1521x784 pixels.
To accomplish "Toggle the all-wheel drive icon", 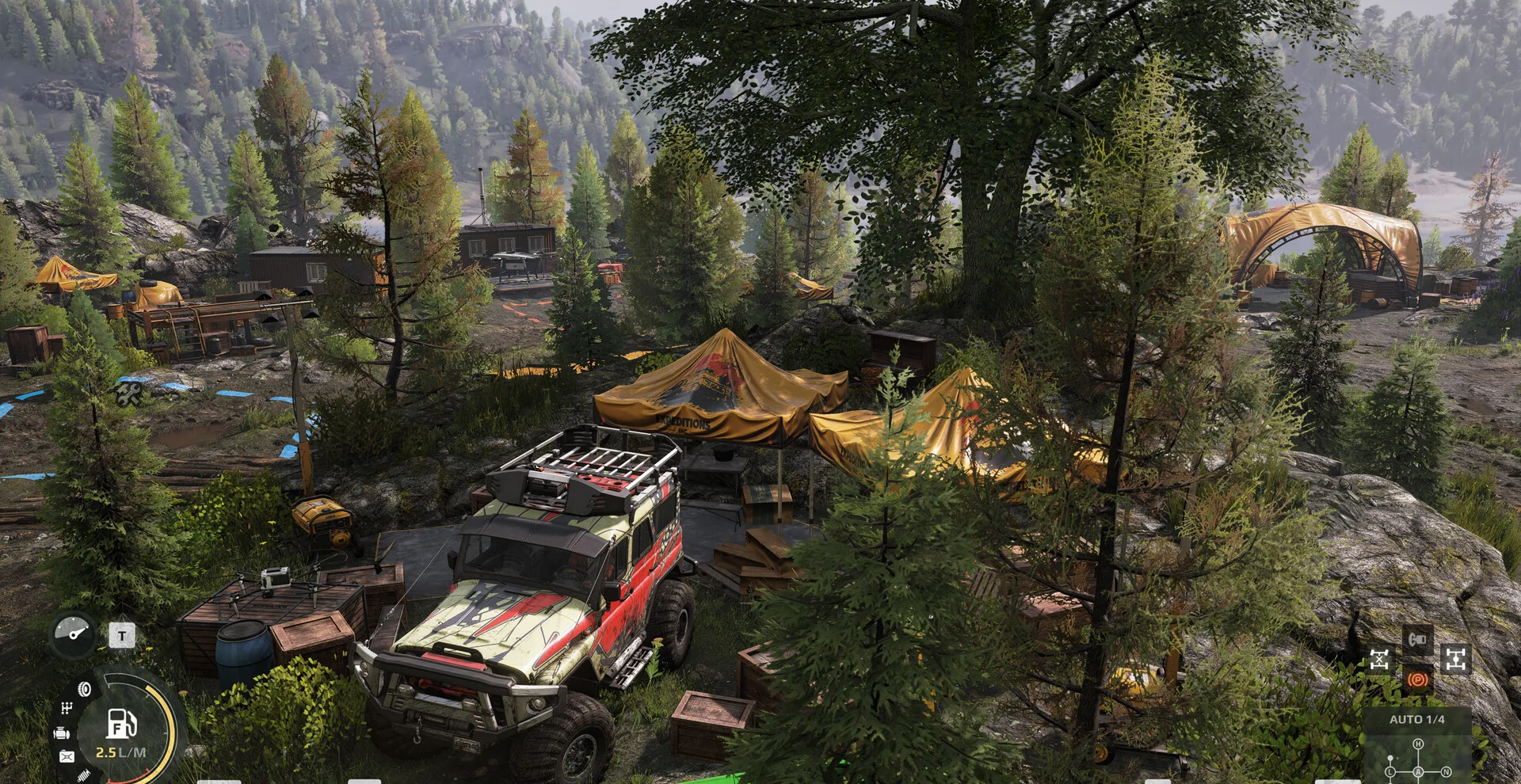I will point(1454,659).
